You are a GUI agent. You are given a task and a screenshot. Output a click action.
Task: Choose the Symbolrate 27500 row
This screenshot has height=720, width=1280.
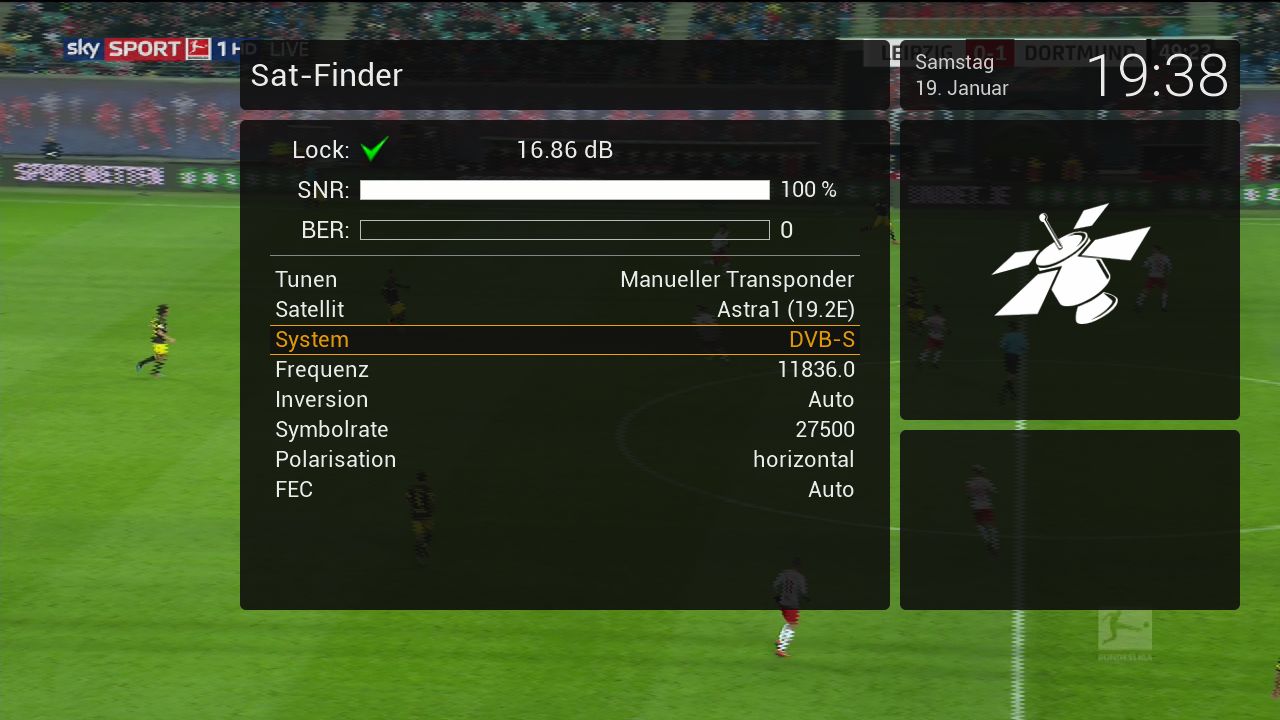(564, 430)
